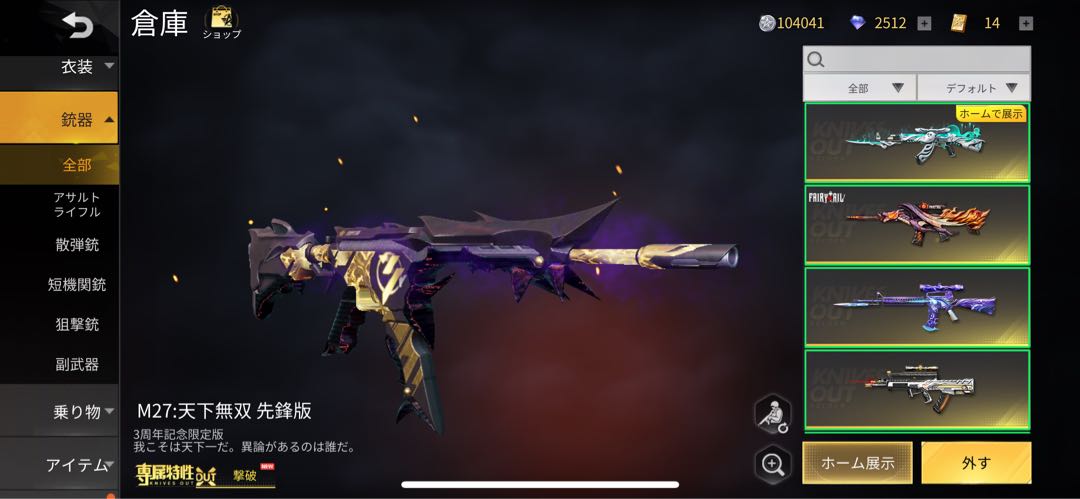Click the warehouse search field
This screenshot has width=1080, height=499.
(x=916, y=59)
